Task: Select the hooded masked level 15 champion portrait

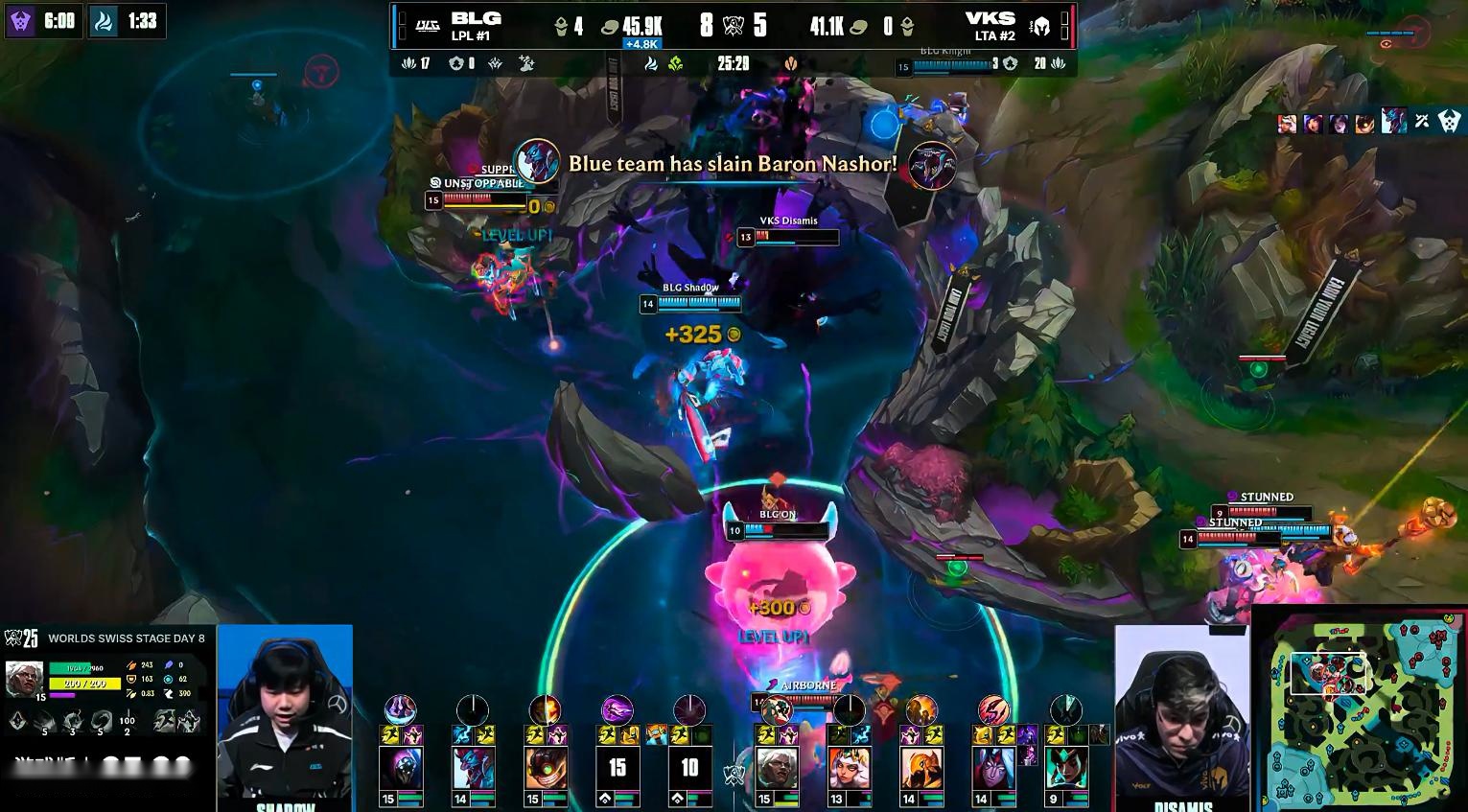Action: click(401, 769)
